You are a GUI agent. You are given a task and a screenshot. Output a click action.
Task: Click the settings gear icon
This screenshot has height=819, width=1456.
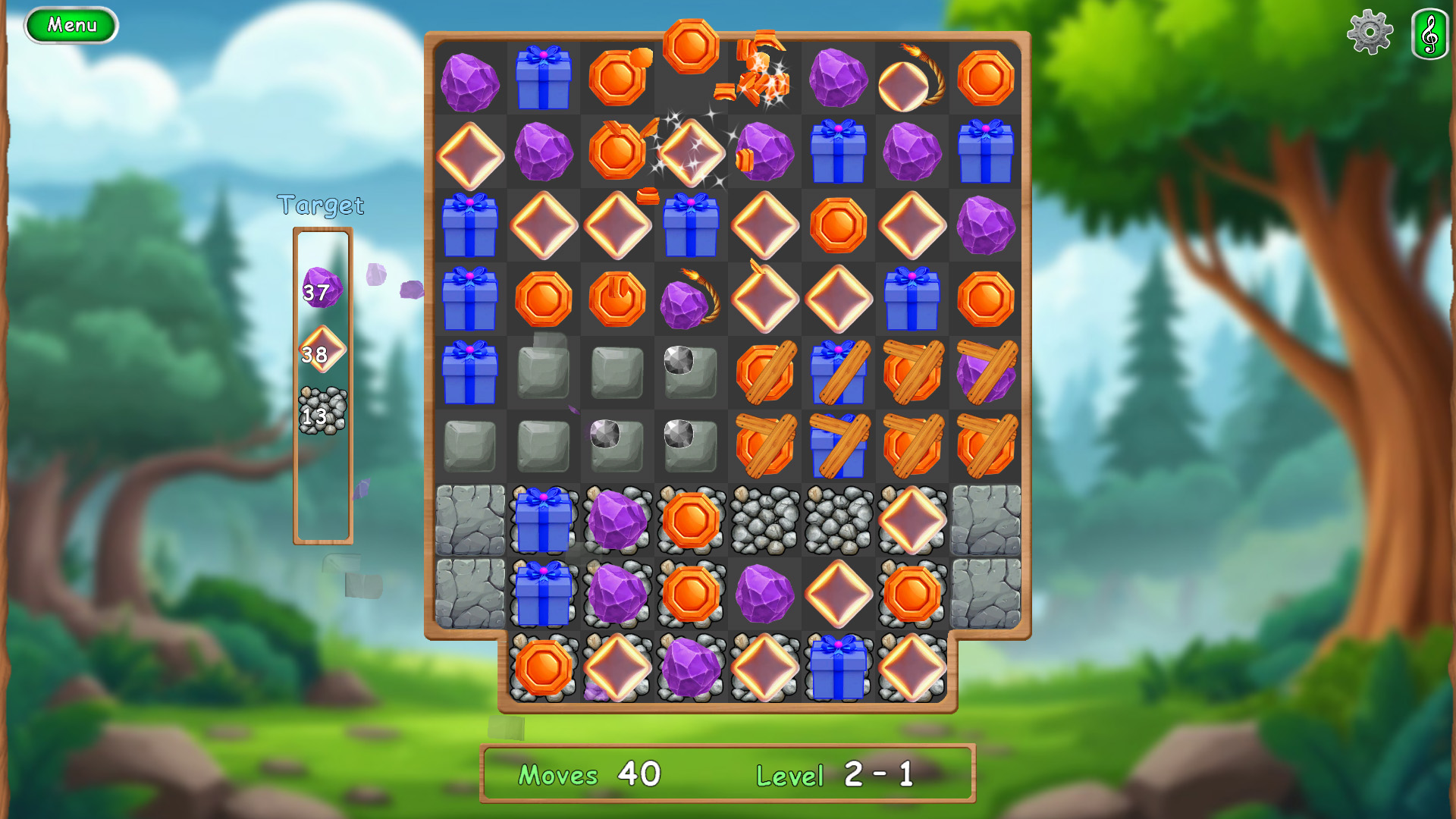(1370, 33)
